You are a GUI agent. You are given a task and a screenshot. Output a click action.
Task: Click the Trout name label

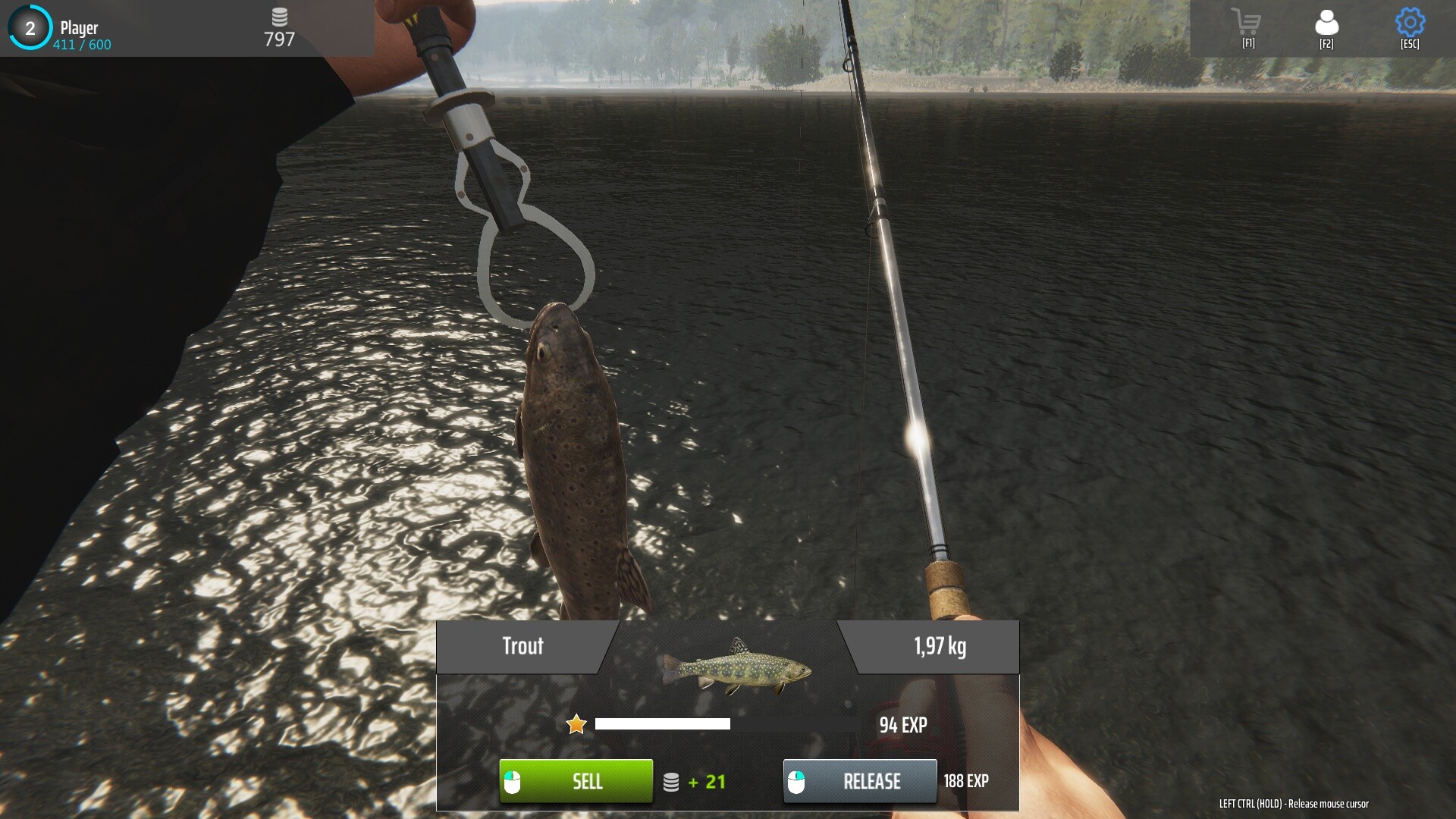[523, 647]
